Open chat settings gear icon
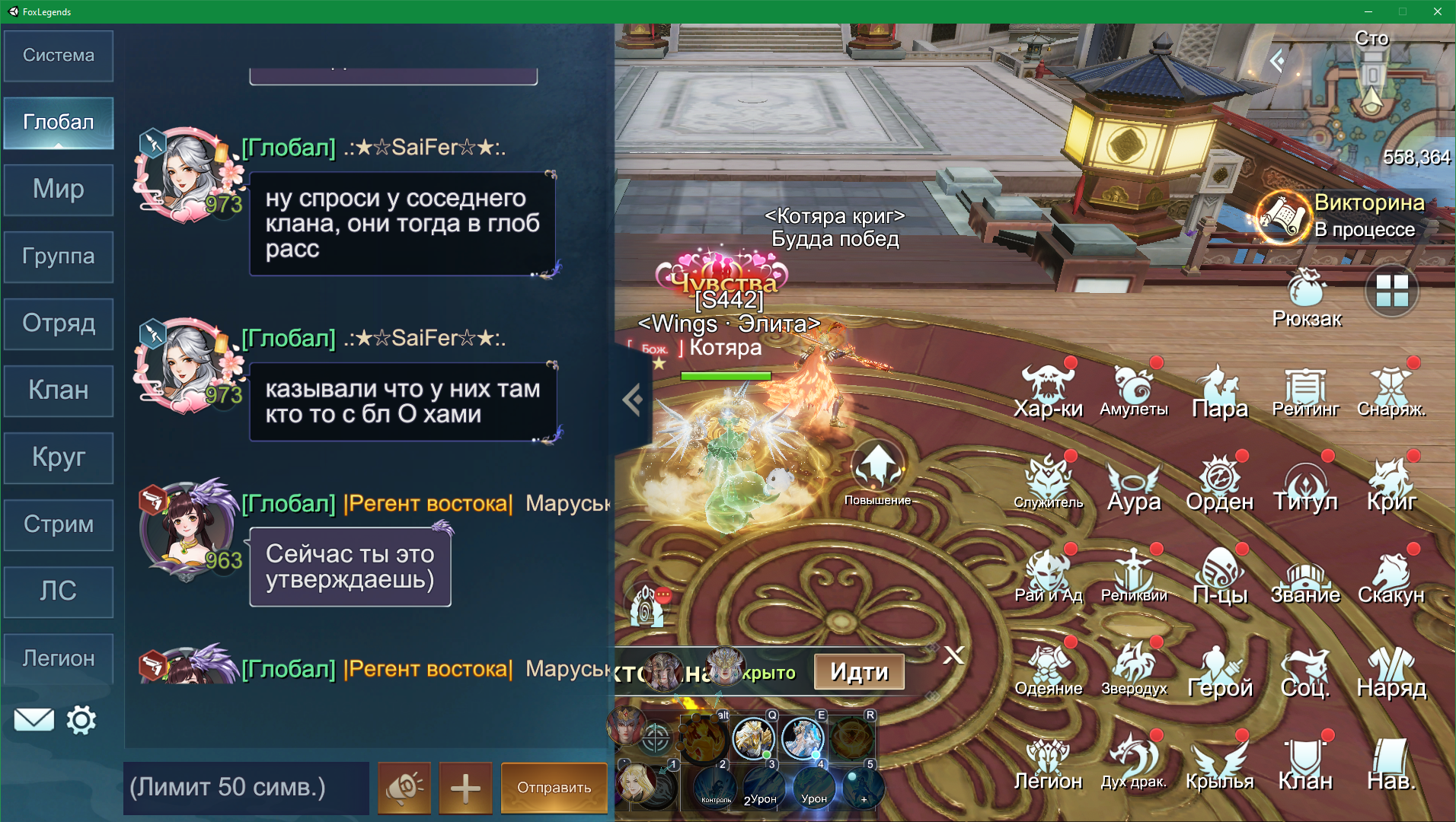The width and height of the screenshot is (1456, 822). pyautogui.click(x=81, y=719)
